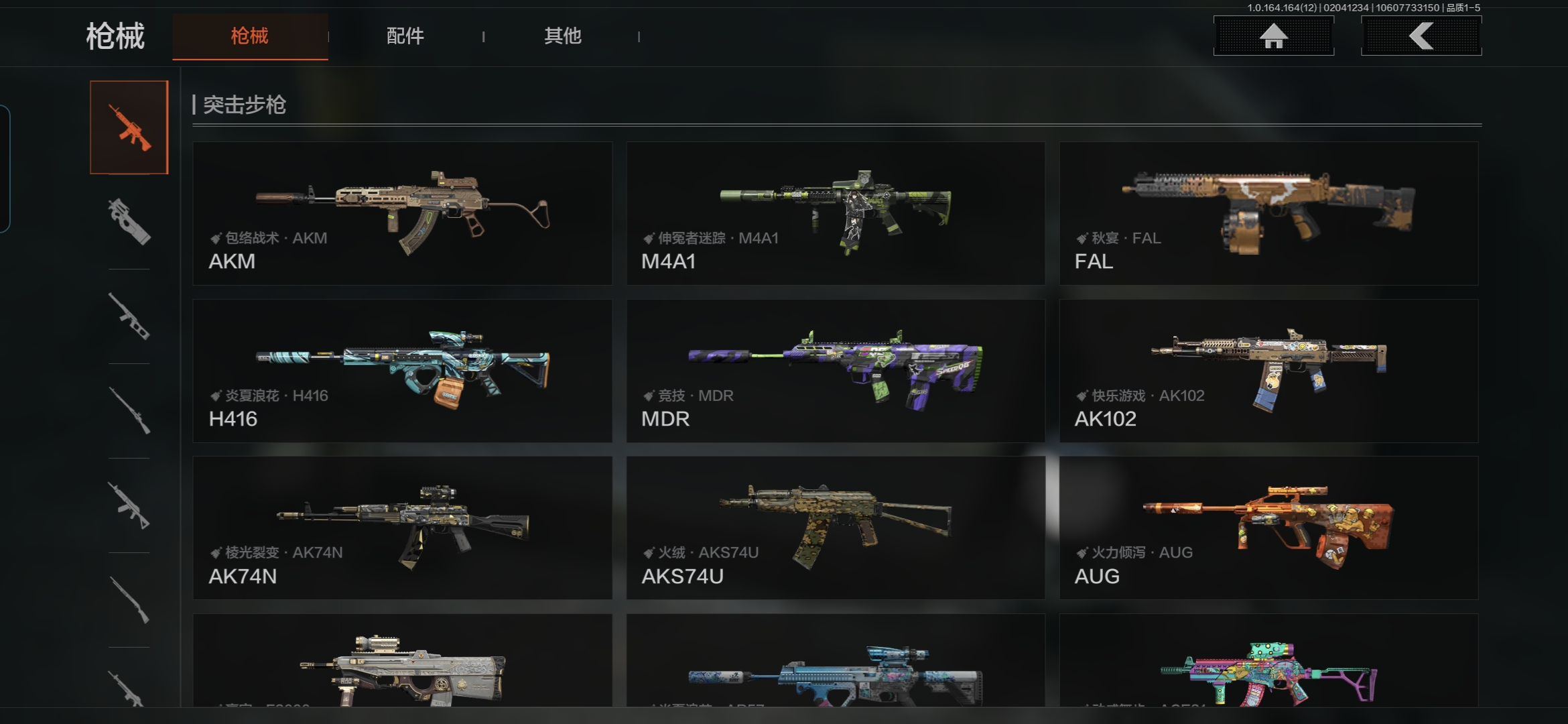This screenshot has height=724, width=1568.
Task: Open the 配件 tab
Action: point(405,36)
